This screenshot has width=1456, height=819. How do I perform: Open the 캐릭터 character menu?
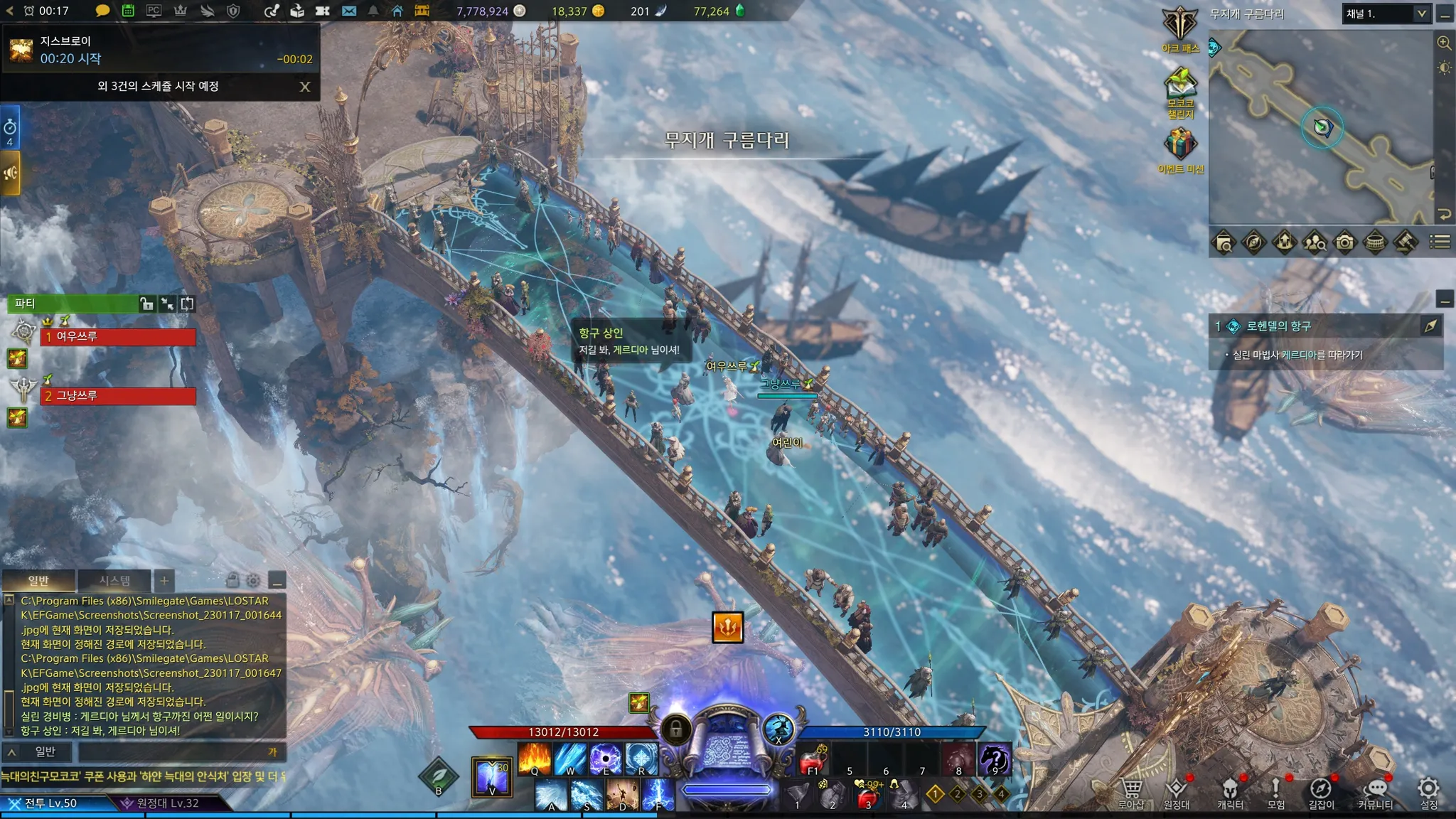1230,793
